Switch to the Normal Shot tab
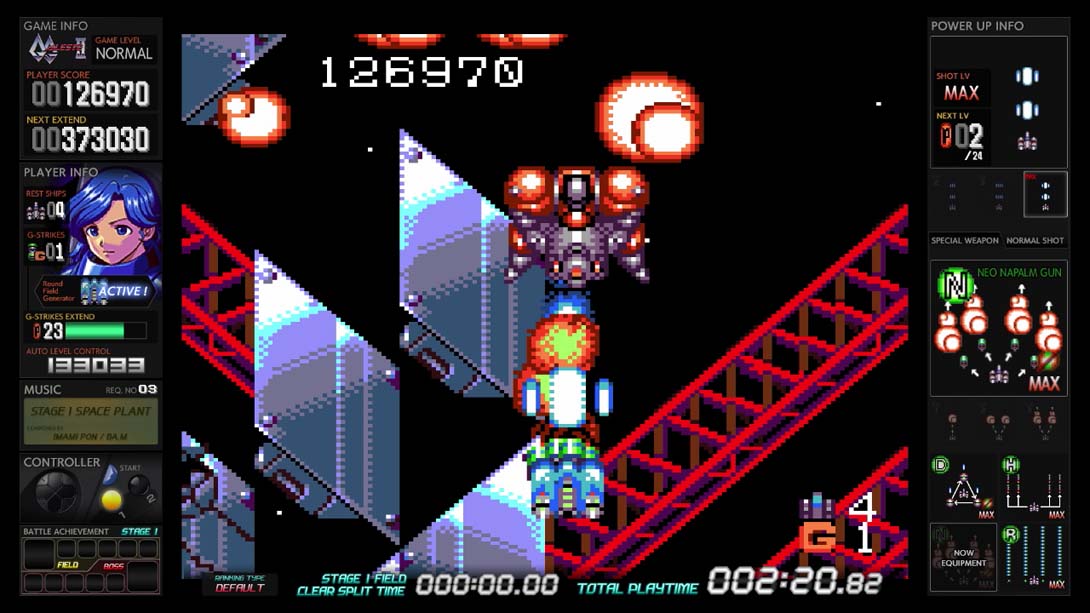Screen dimensions: 1090x613 coord(1035,241)
